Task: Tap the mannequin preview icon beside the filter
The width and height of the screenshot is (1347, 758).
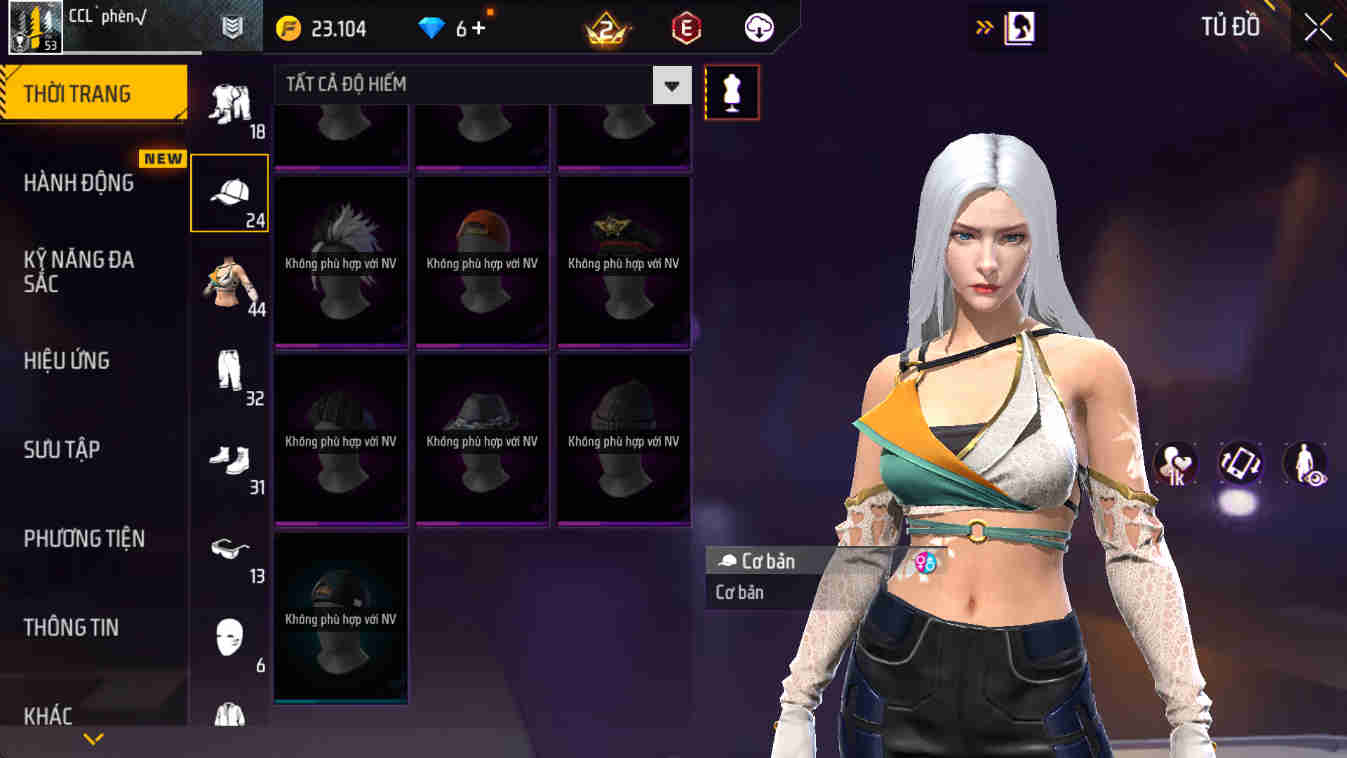Action: click(731, 91)
